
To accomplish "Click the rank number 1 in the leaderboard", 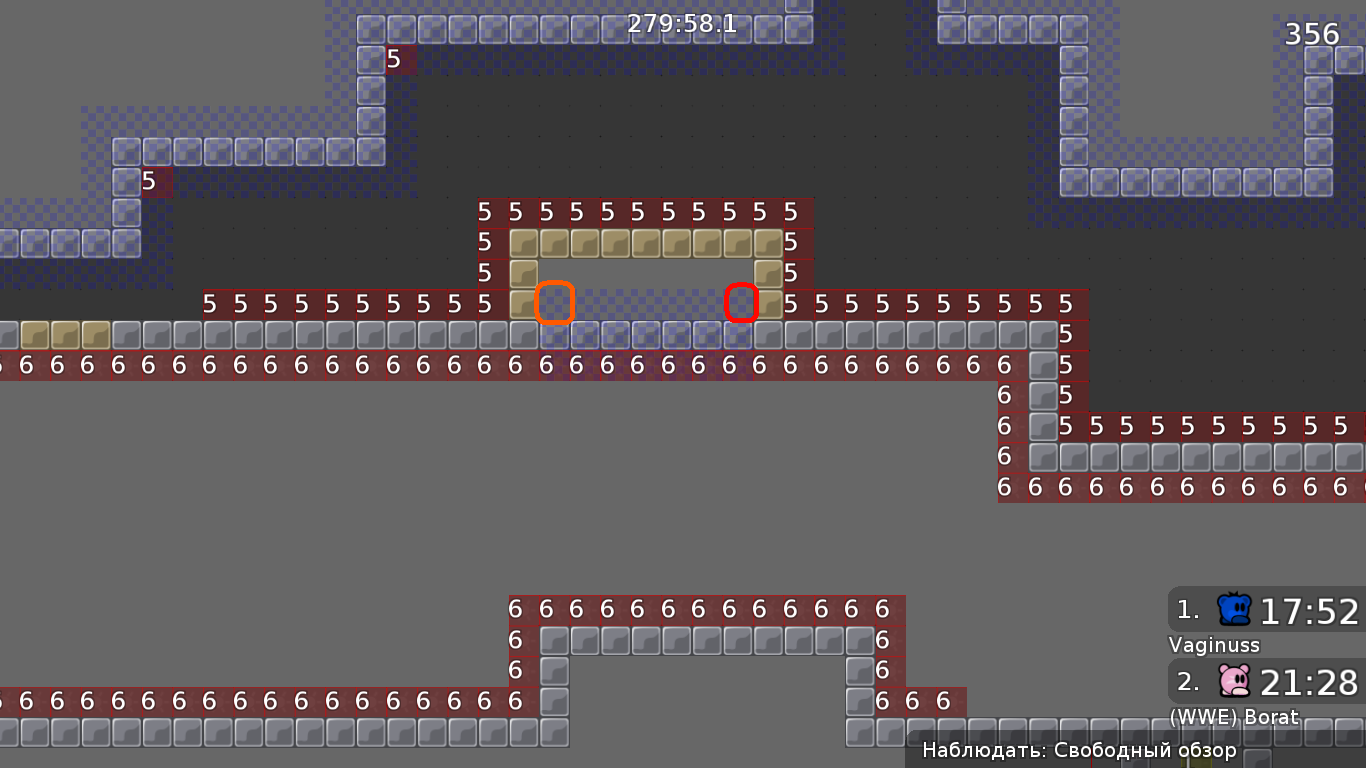I will click(x=1186, y=610).
